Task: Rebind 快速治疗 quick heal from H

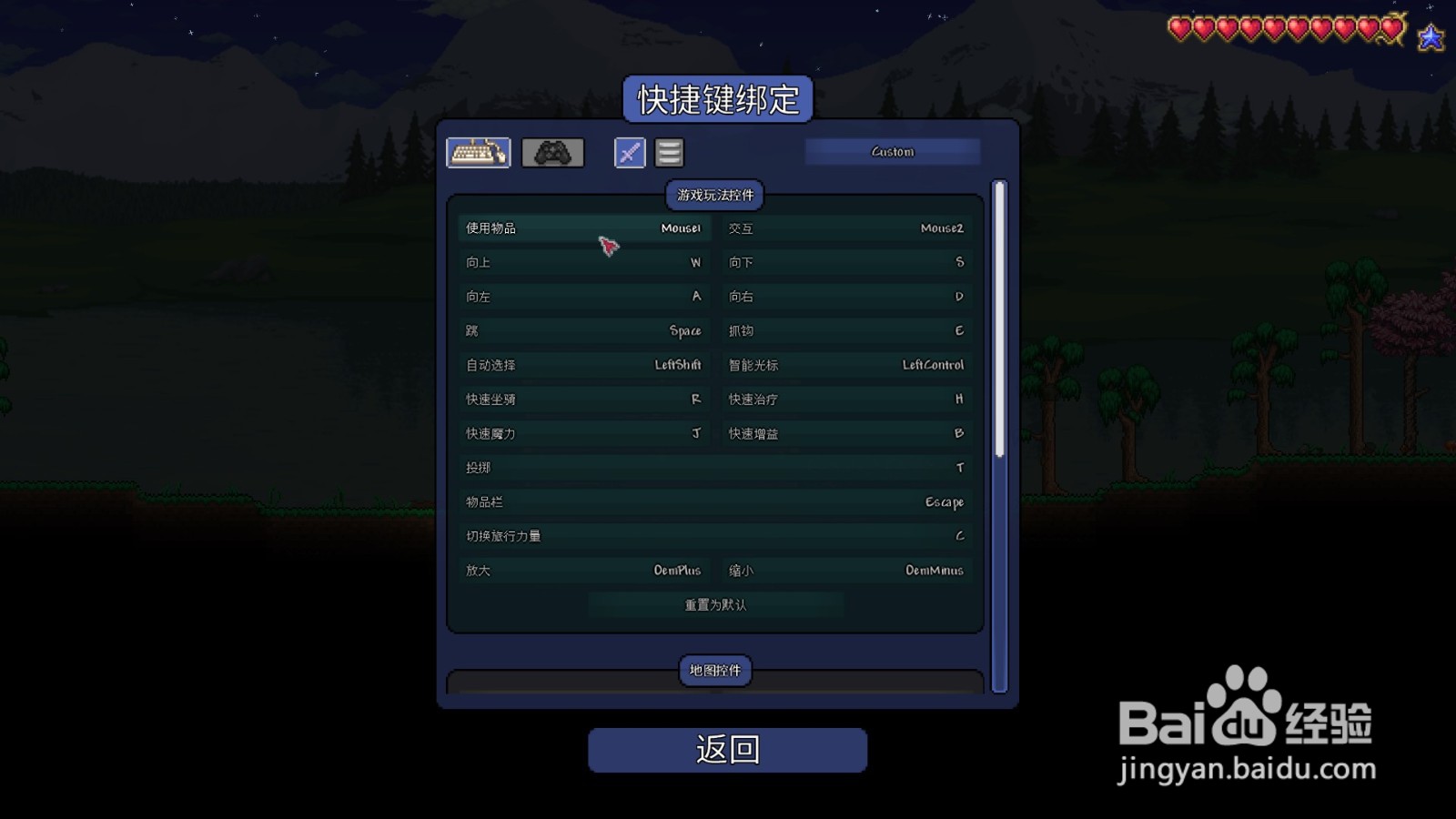Action: point(845,399)
